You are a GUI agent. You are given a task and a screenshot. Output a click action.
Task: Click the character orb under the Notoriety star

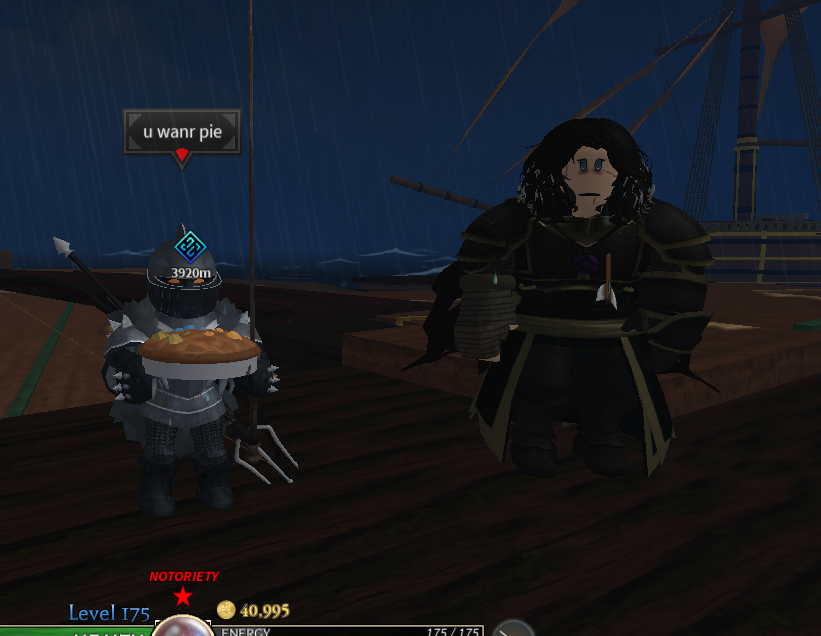coord(182,627)
